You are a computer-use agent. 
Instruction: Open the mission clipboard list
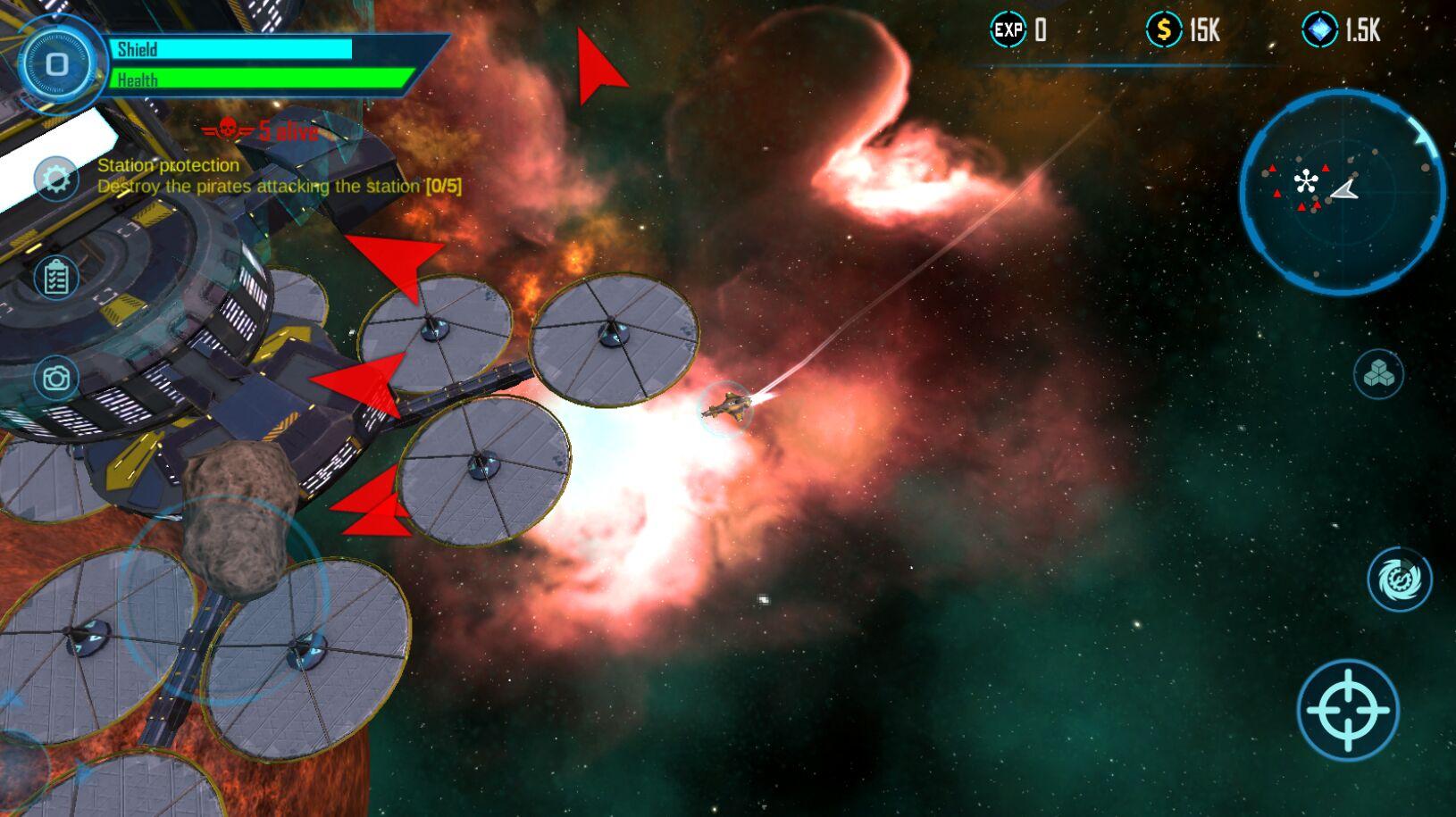coord(56,278)
